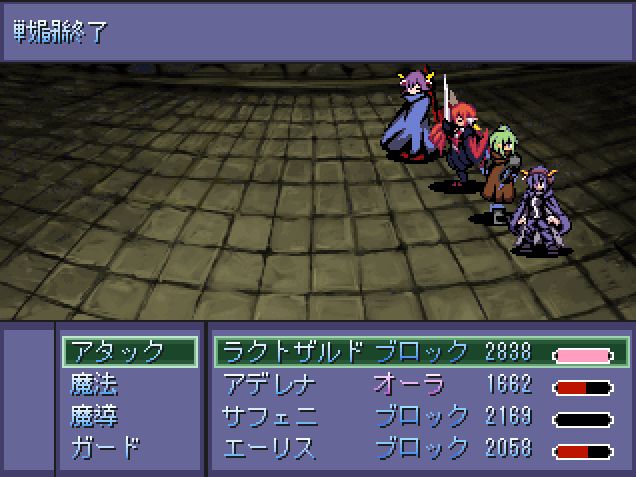Screen dimensions: 636x477
Task: Select the サフェニ party row
Action: (272, 416)
